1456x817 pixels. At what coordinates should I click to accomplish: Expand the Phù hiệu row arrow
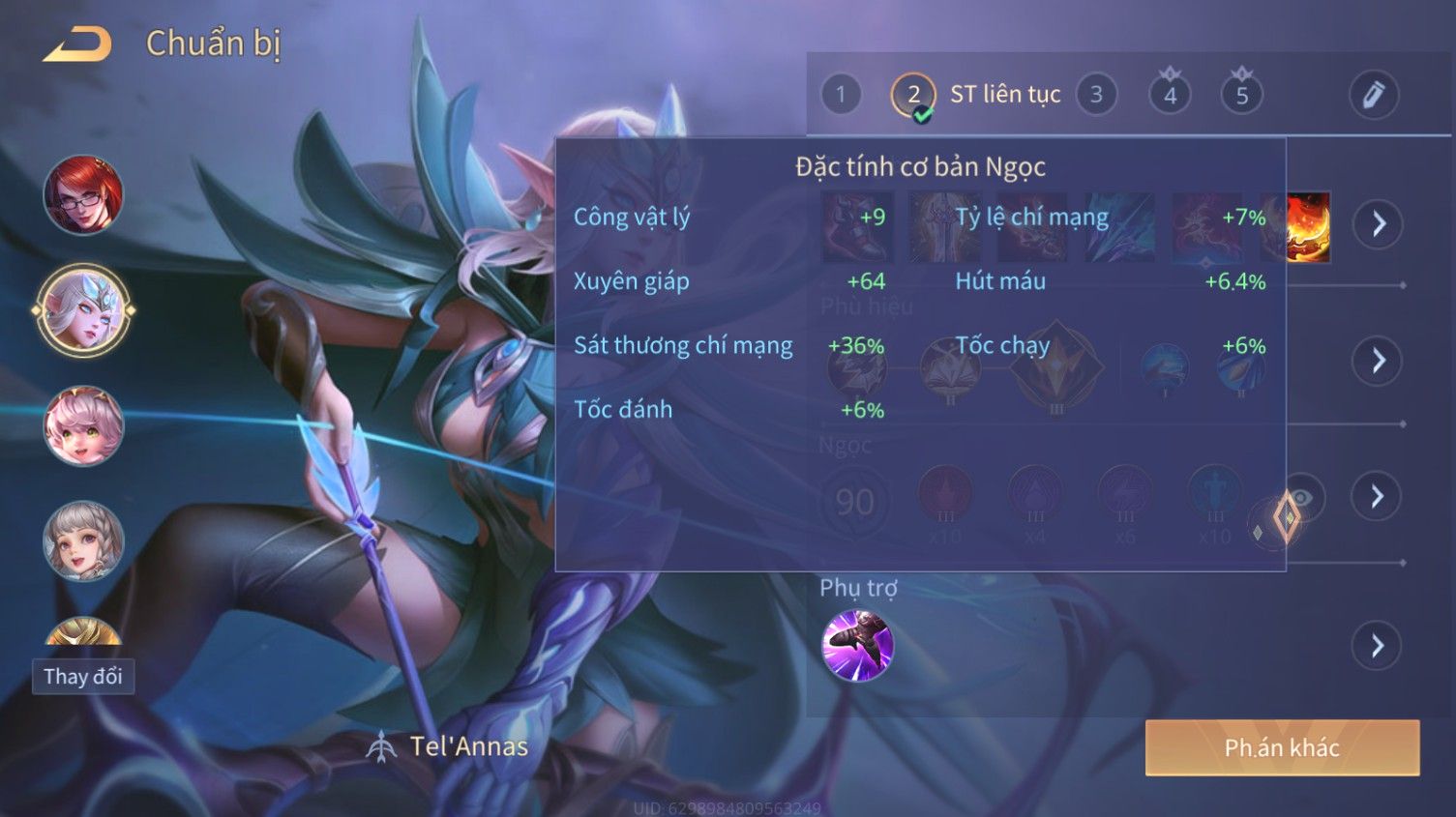coord(1378,361)
